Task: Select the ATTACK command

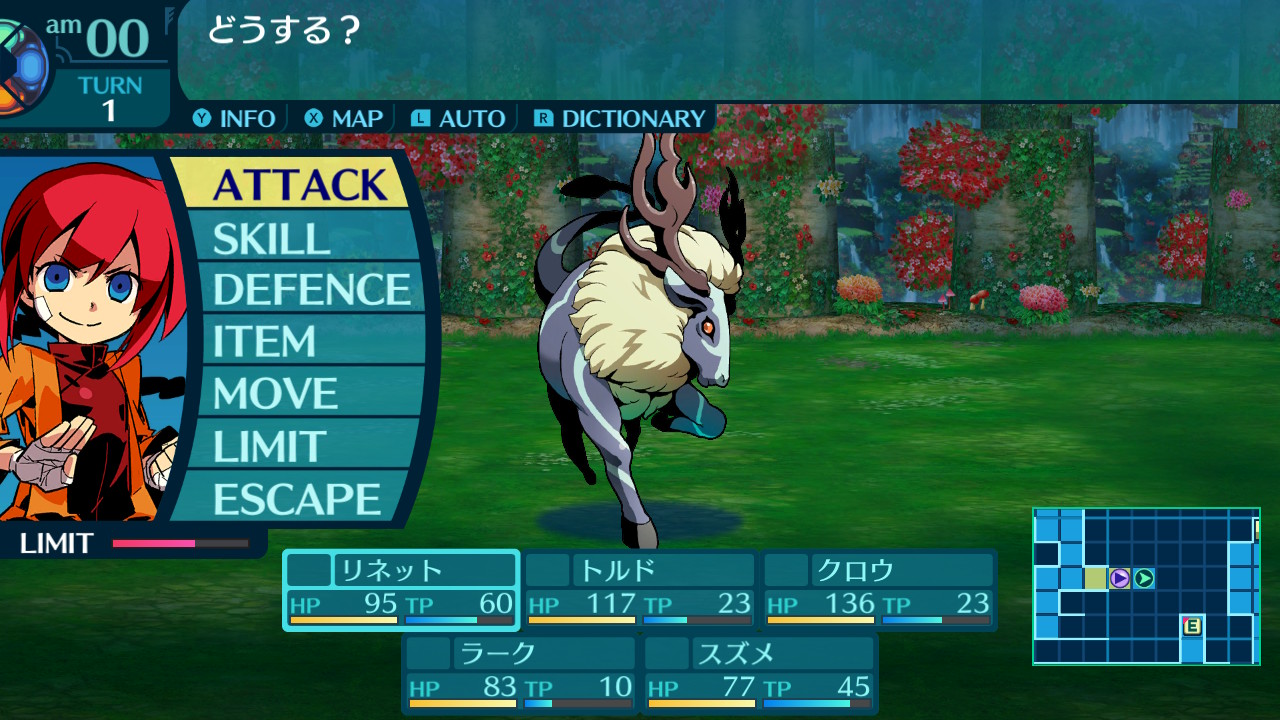Action: (x=298, y=185)
